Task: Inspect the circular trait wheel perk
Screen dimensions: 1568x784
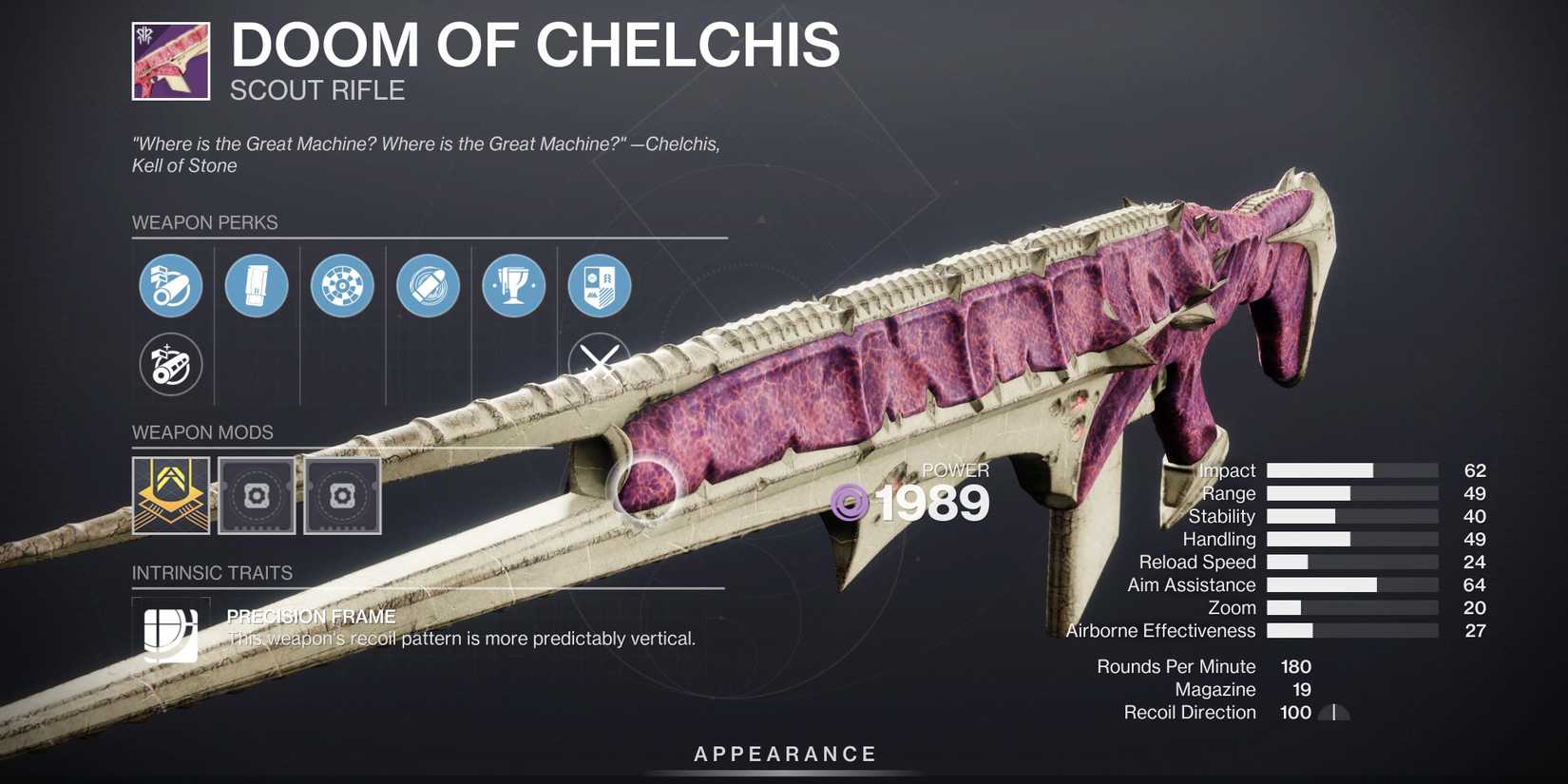Action: click(x=341, y=285)
